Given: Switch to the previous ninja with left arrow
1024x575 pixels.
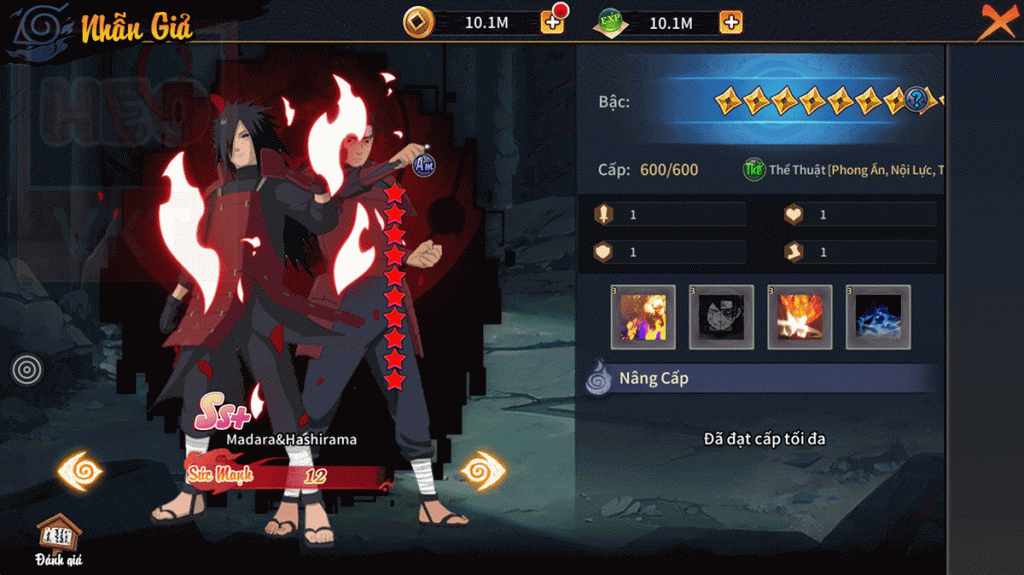Looking at the screenshot, I should pyautogui.click(x=80, y=471).
